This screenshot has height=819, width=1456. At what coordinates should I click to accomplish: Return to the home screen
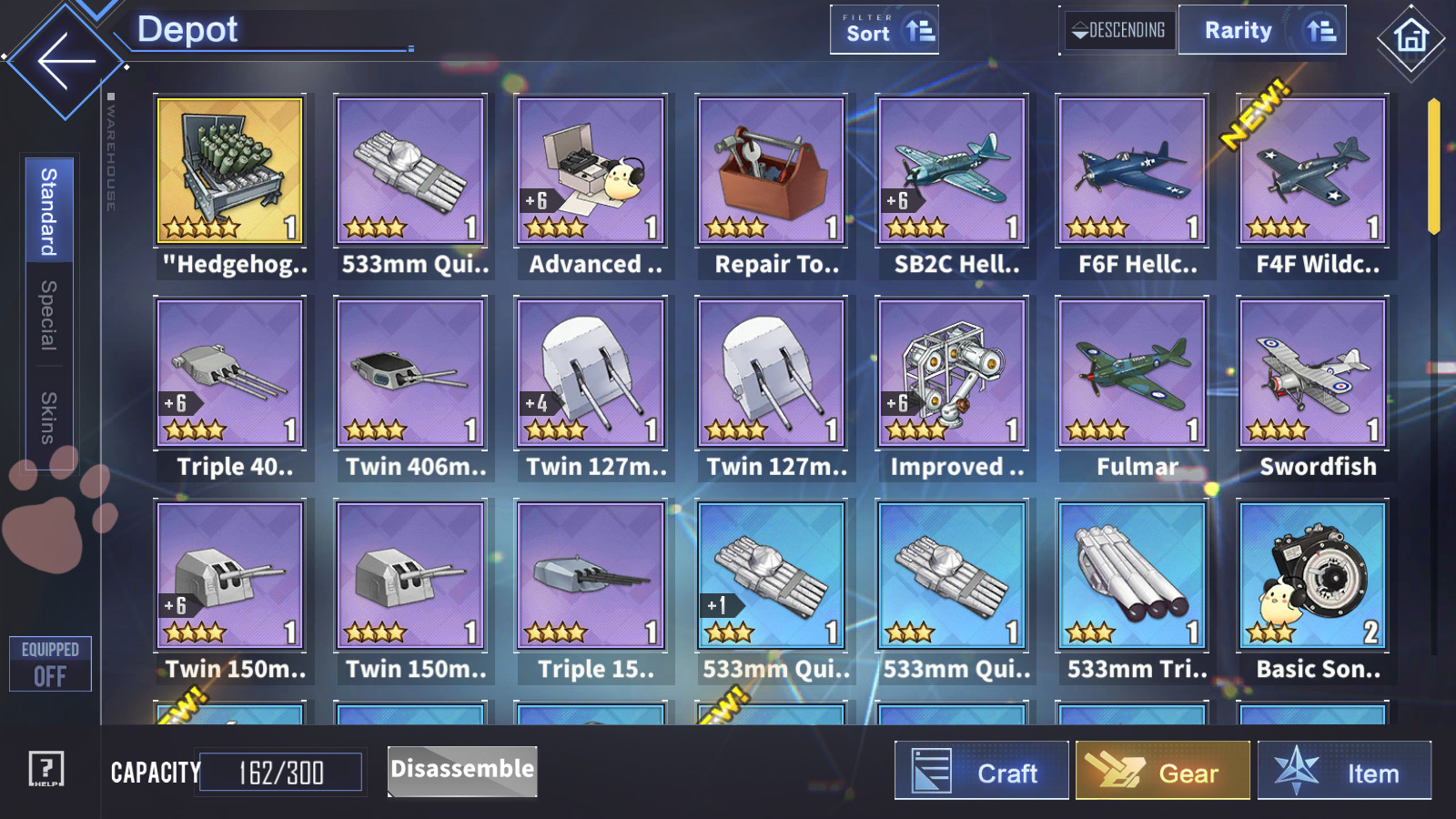point(1410,36)
